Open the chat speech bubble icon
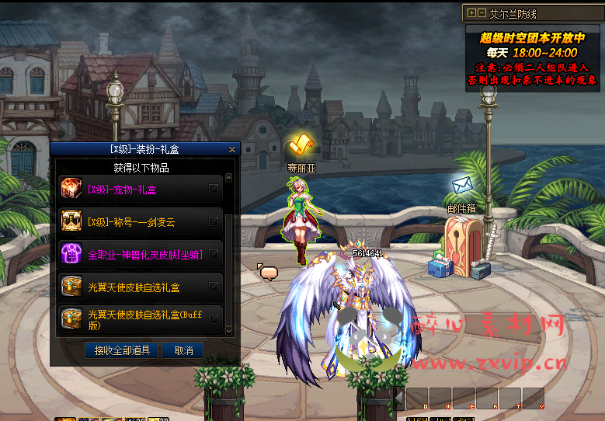The height and width of the screenshot is (421, 605). coord(267,271)
